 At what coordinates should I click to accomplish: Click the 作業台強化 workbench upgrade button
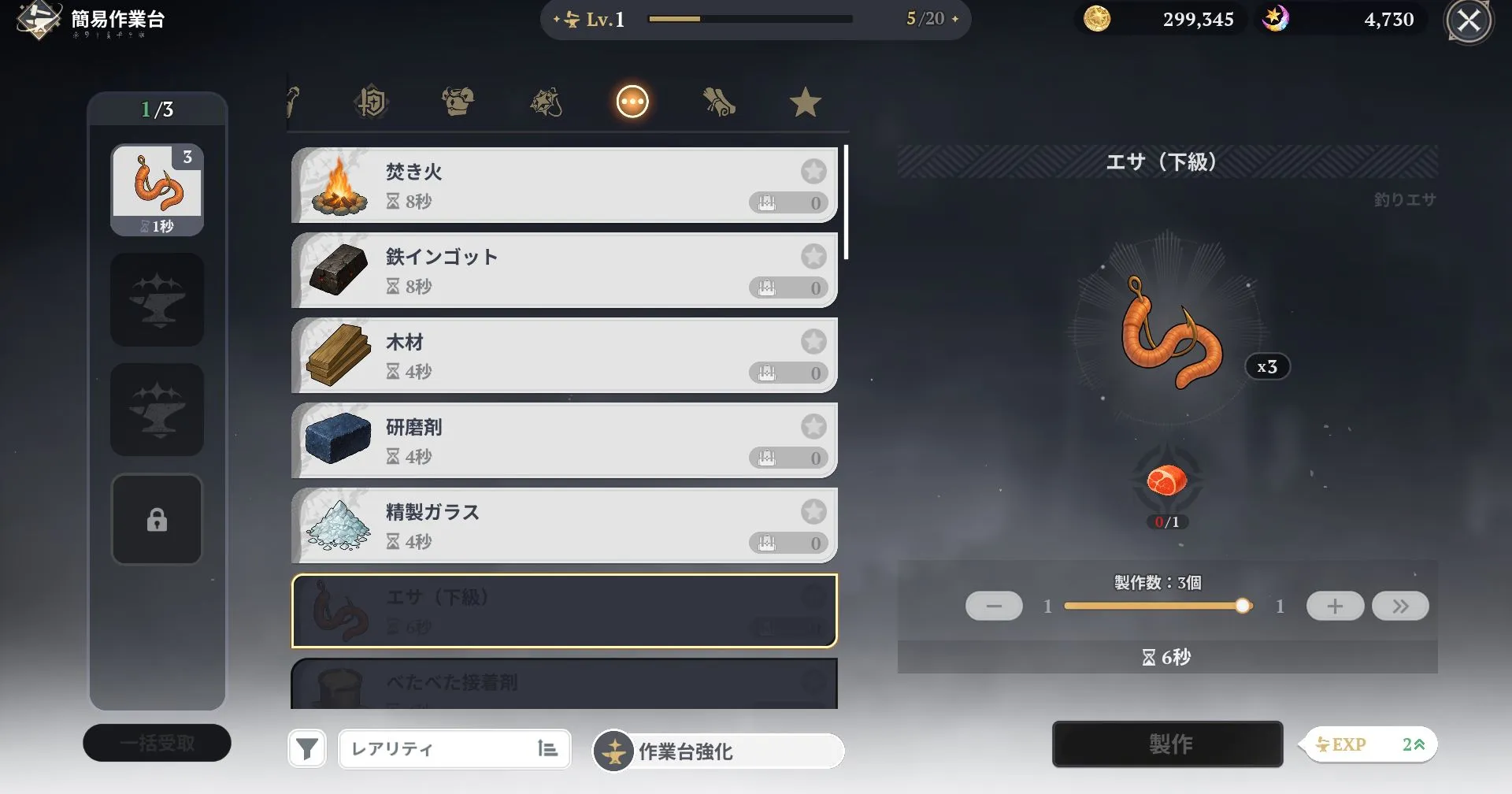point(717,751)
